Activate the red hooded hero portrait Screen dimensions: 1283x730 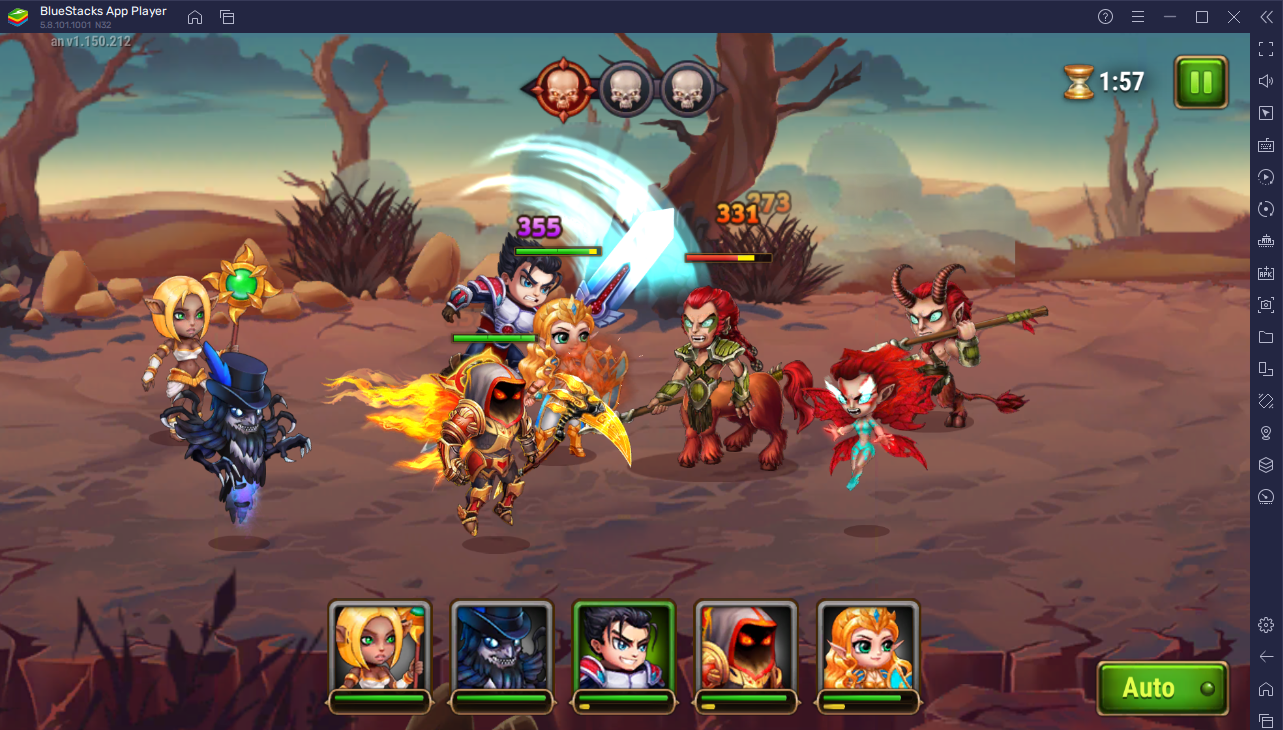[x=746, y=649]
